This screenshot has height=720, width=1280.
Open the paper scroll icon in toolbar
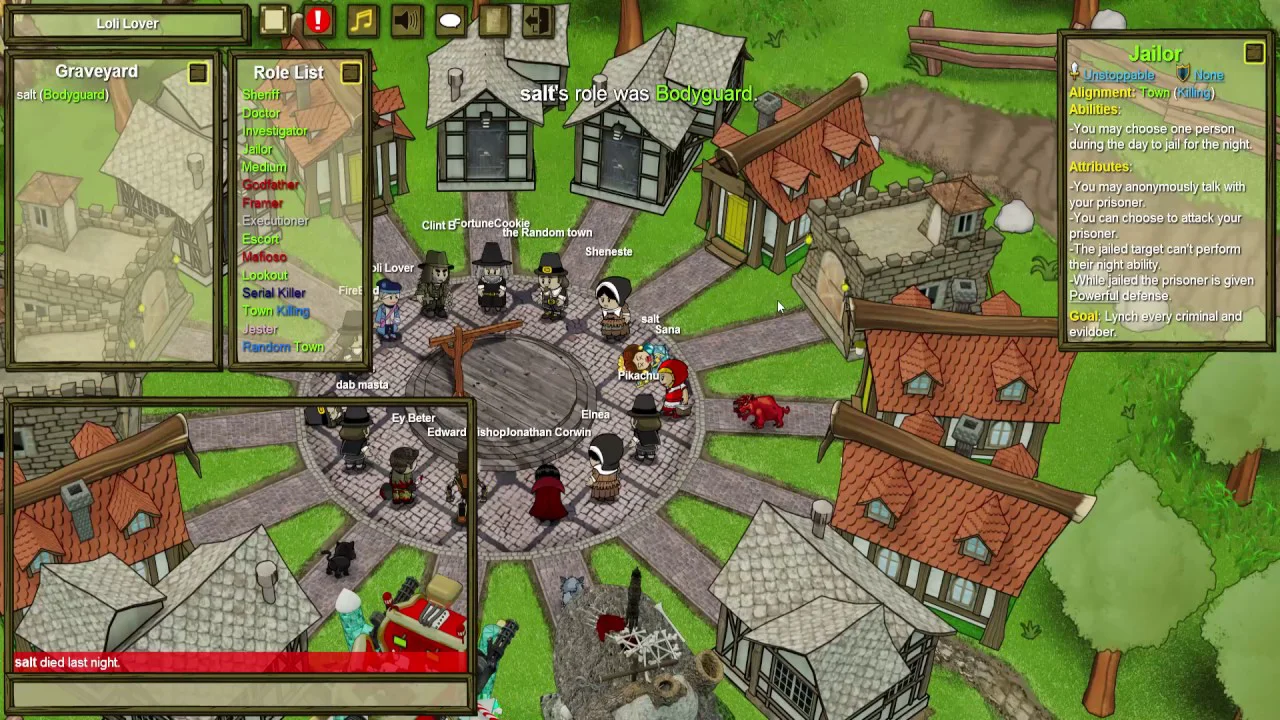pyautogui.click(x=494, y=21)
